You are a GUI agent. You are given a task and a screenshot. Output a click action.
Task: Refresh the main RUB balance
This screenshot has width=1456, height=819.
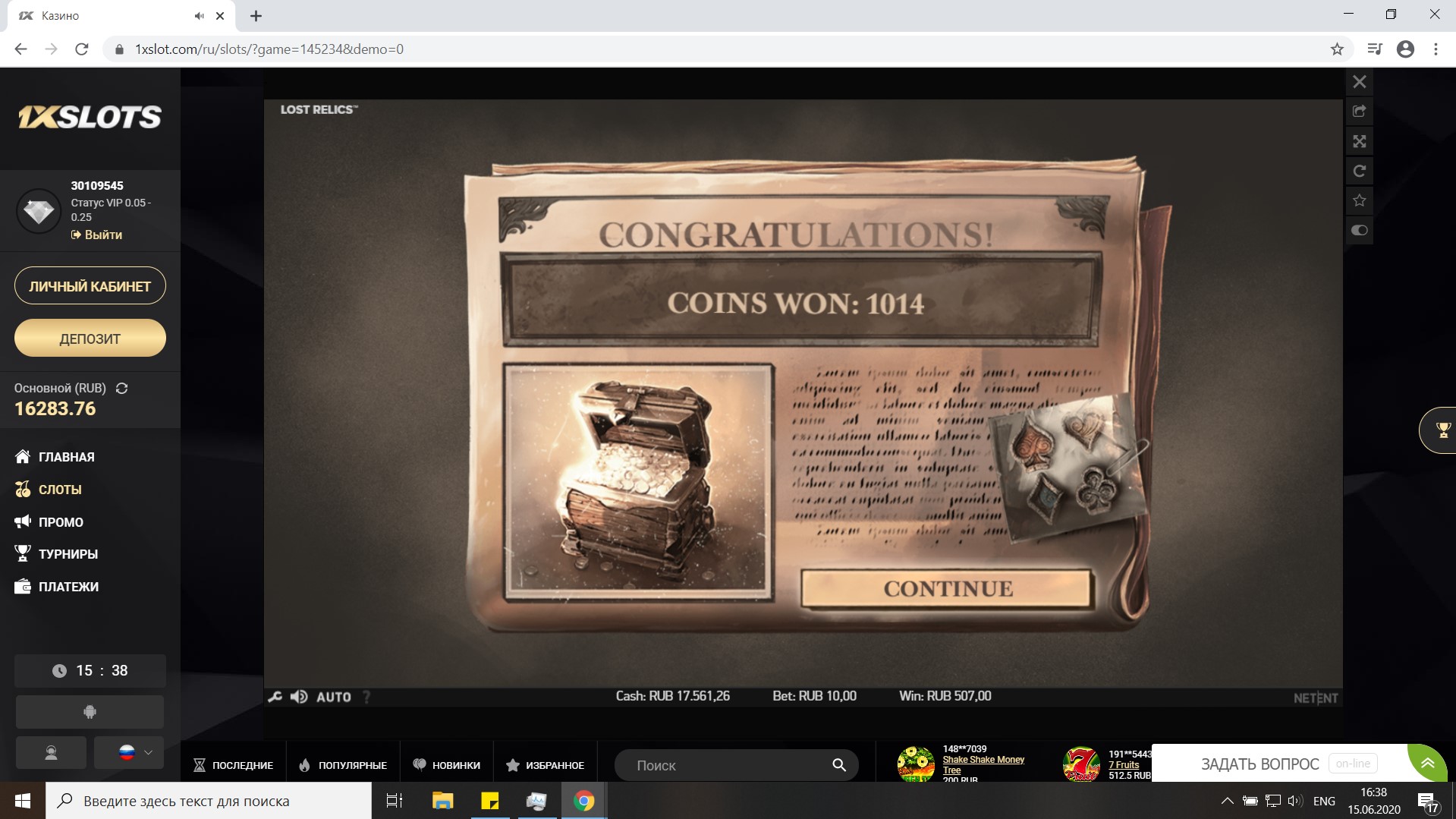(x=121, y=389)
